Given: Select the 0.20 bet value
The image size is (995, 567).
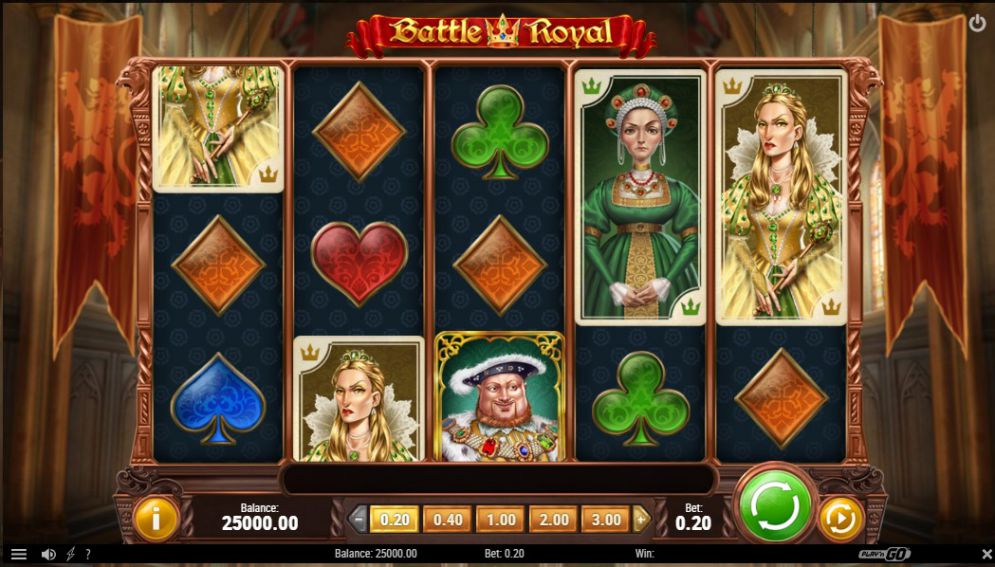Looking at the screenshot, I should point(393,519).
